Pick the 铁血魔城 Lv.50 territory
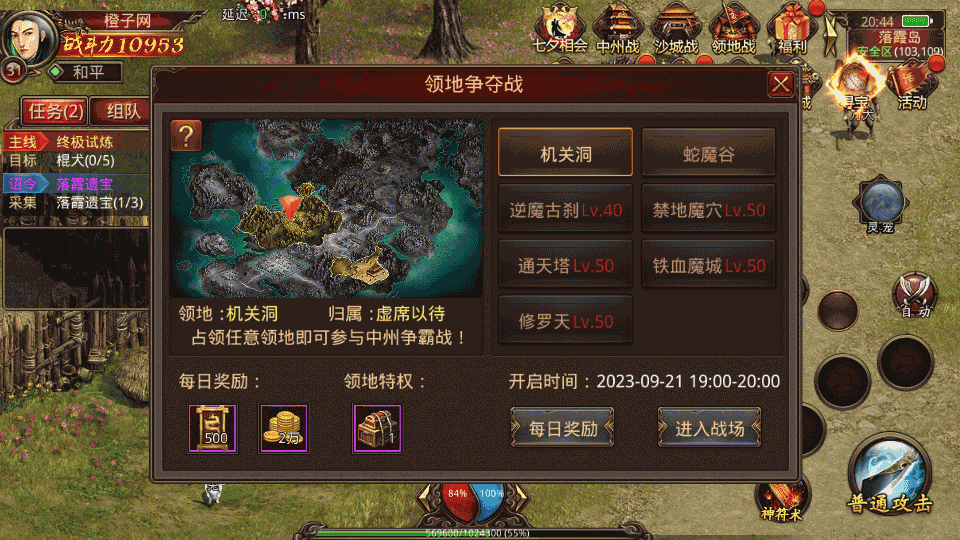Image resolution: width=960 pixels, height=540 pixels. (x=708, y=266)
